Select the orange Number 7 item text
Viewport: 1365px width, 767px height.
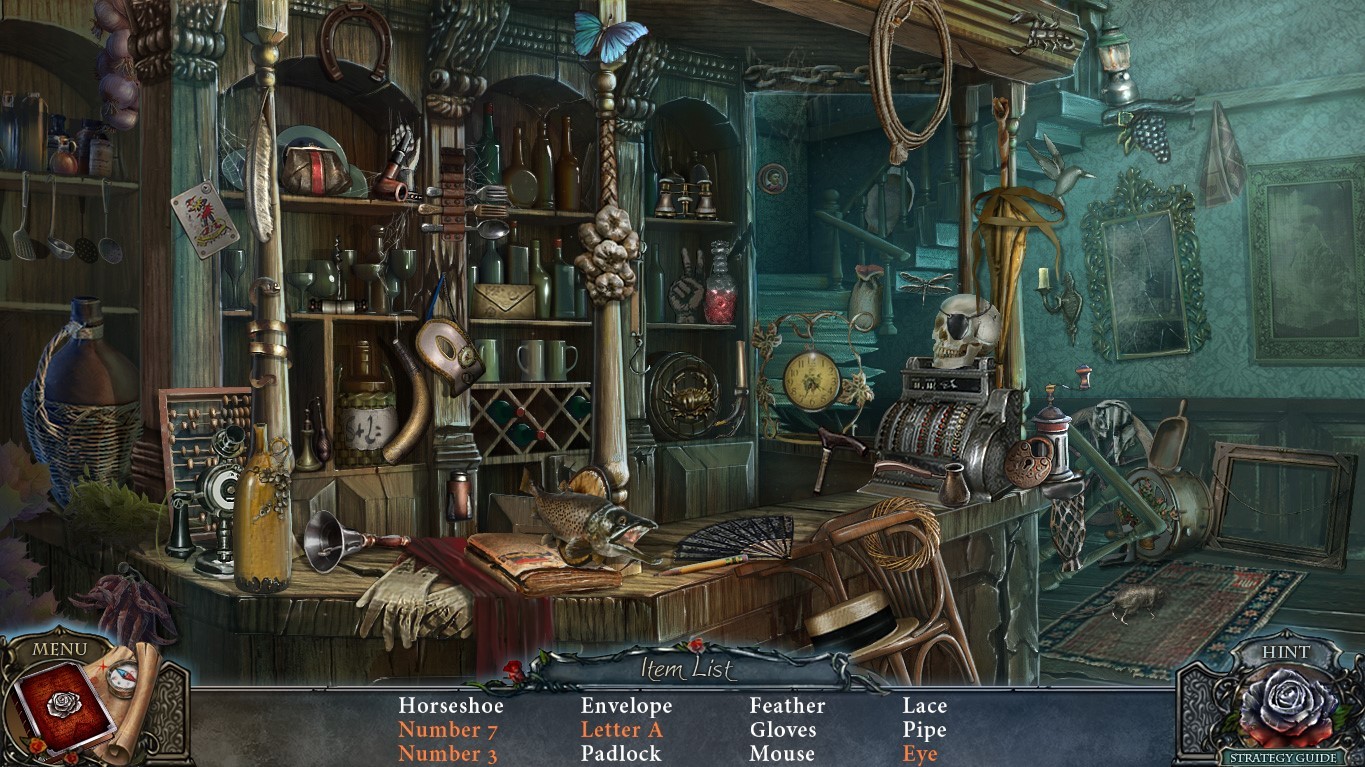pos(447,730)
